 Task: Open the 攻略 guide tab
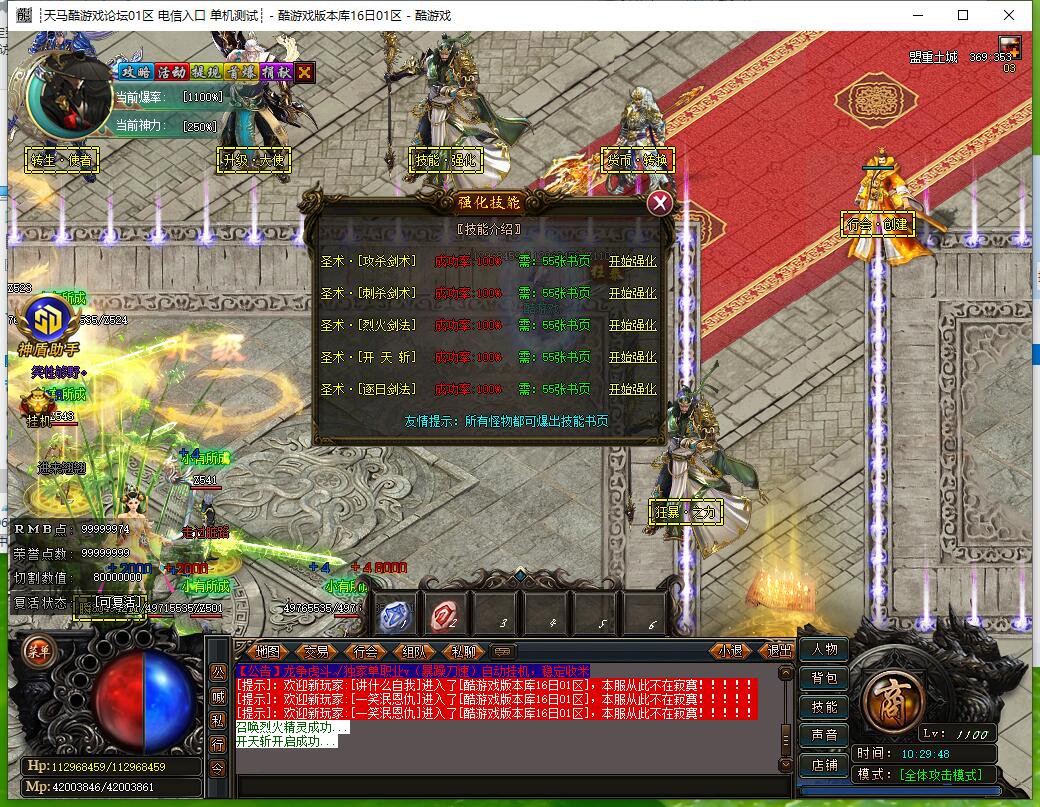(x=136, y=72)
